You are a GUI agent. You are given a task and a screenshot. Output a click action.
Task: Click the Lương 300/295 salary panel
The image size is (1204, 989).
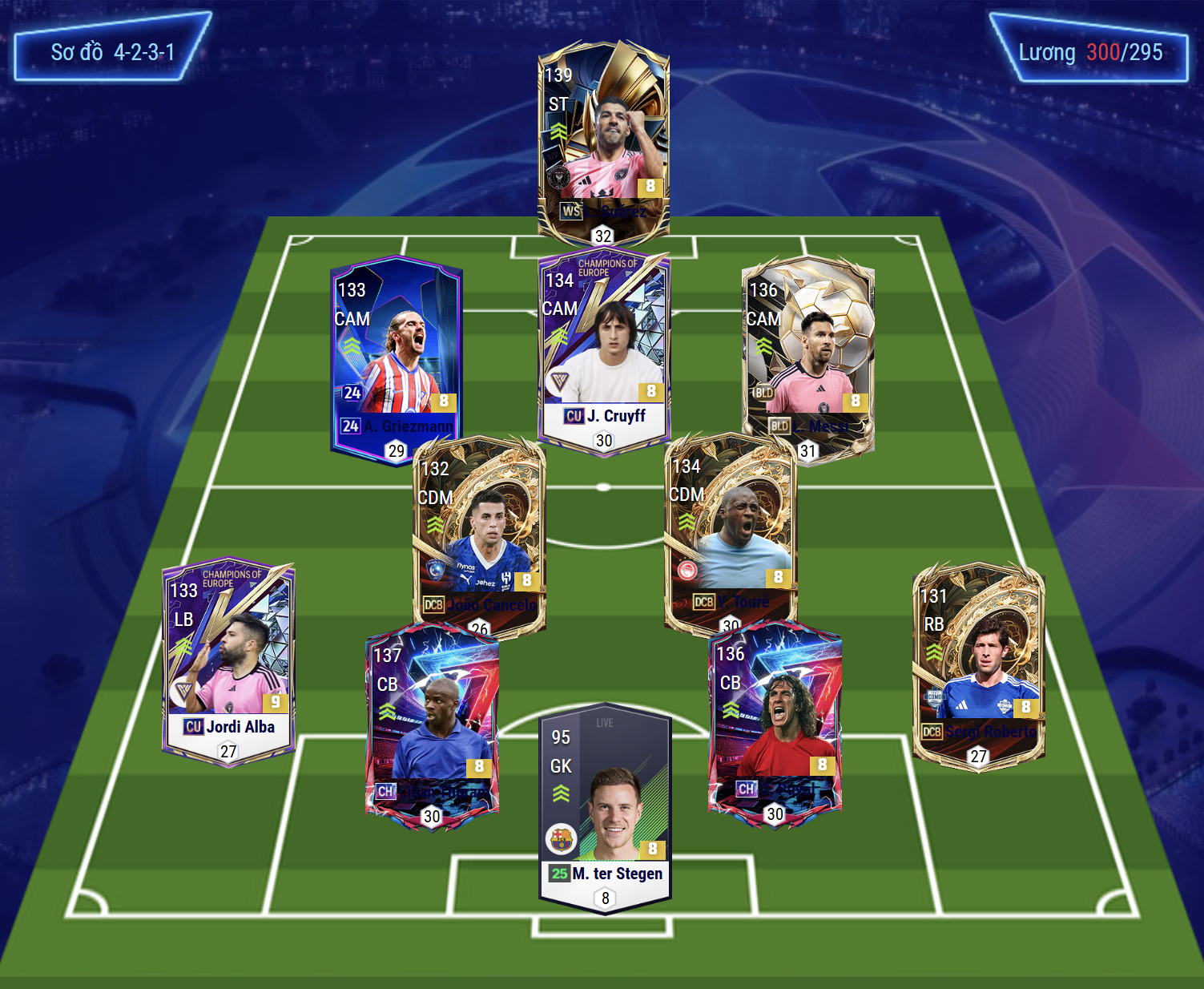pyautogui.click(x=1089, y=52)
